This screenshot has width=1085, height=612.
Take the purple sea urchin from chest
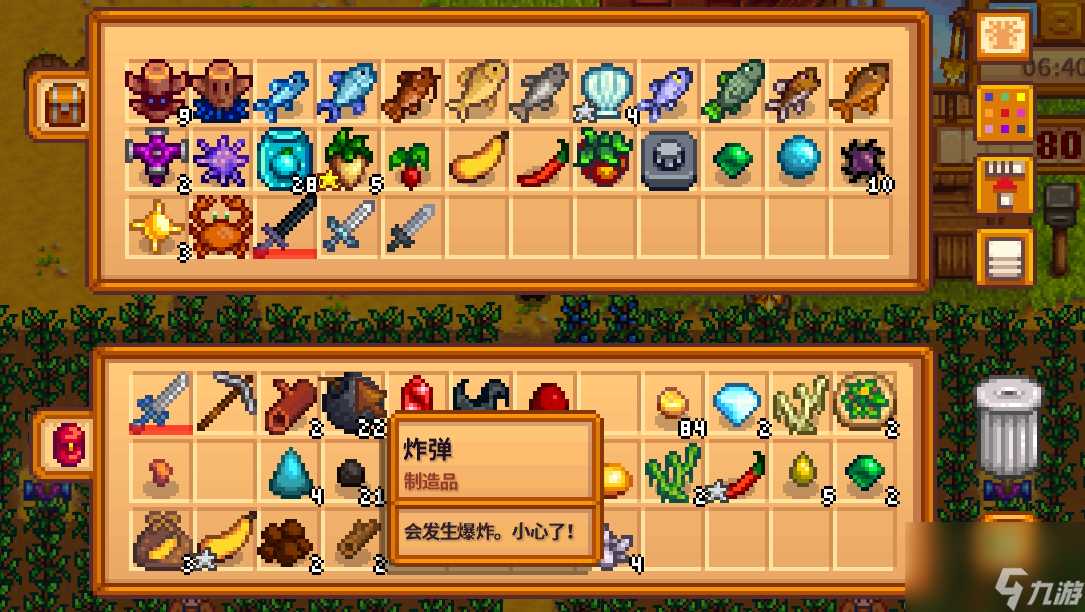[222, 158]
